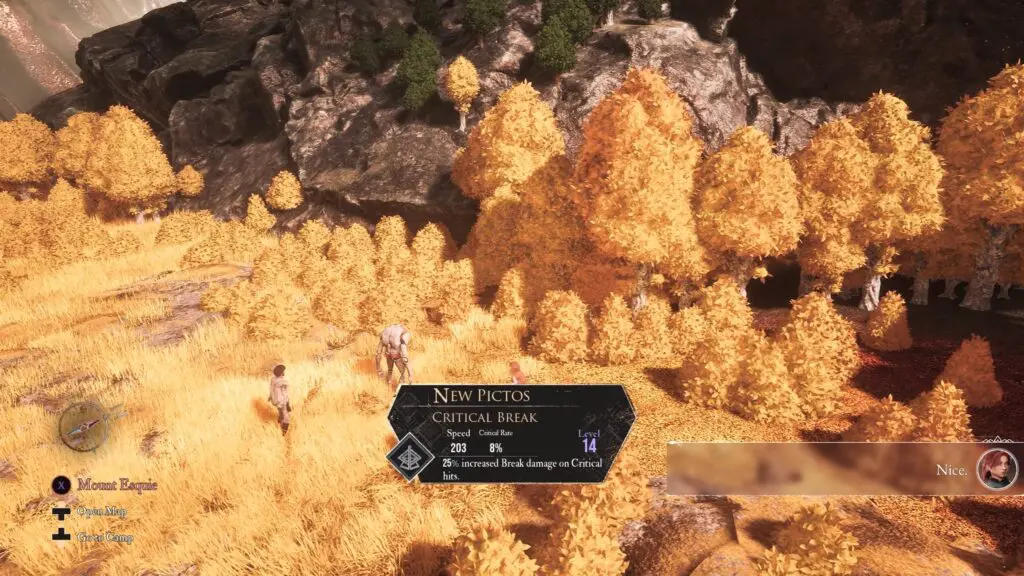
Task: Click the Critical Break picto diamond icon
Action: [410, 457]
